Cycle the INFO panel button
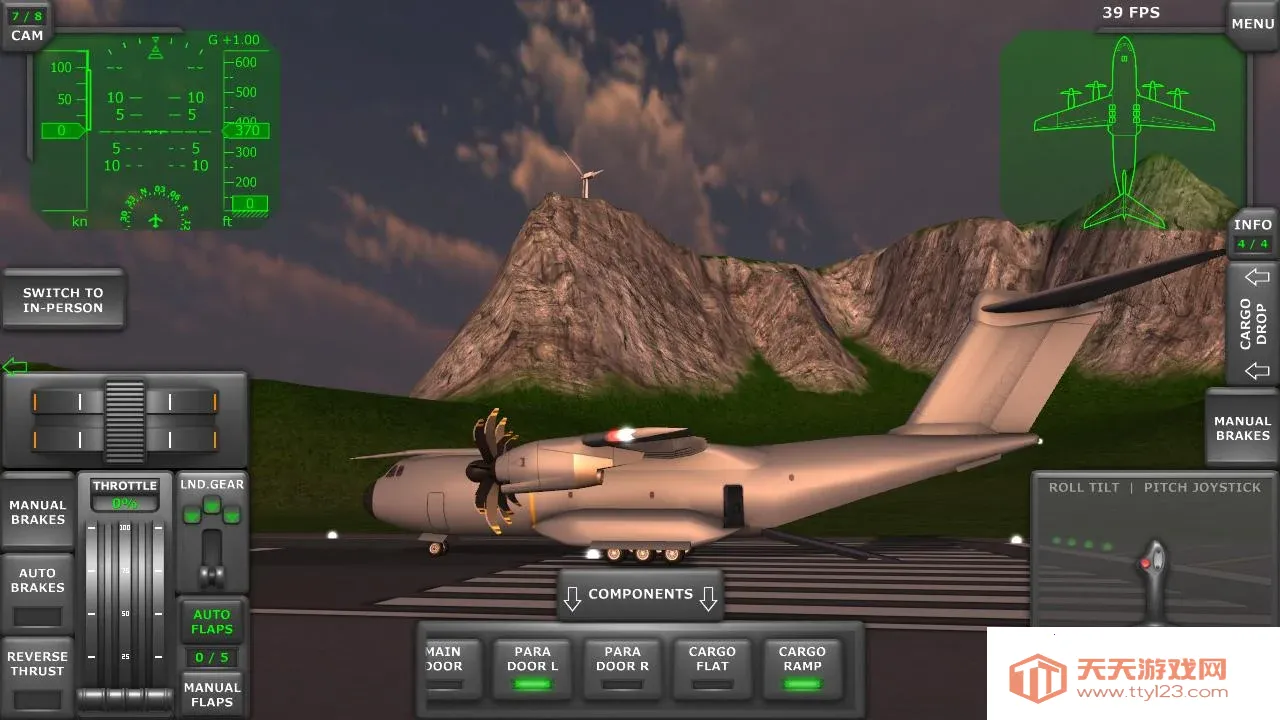 [x=1252, y=234]
